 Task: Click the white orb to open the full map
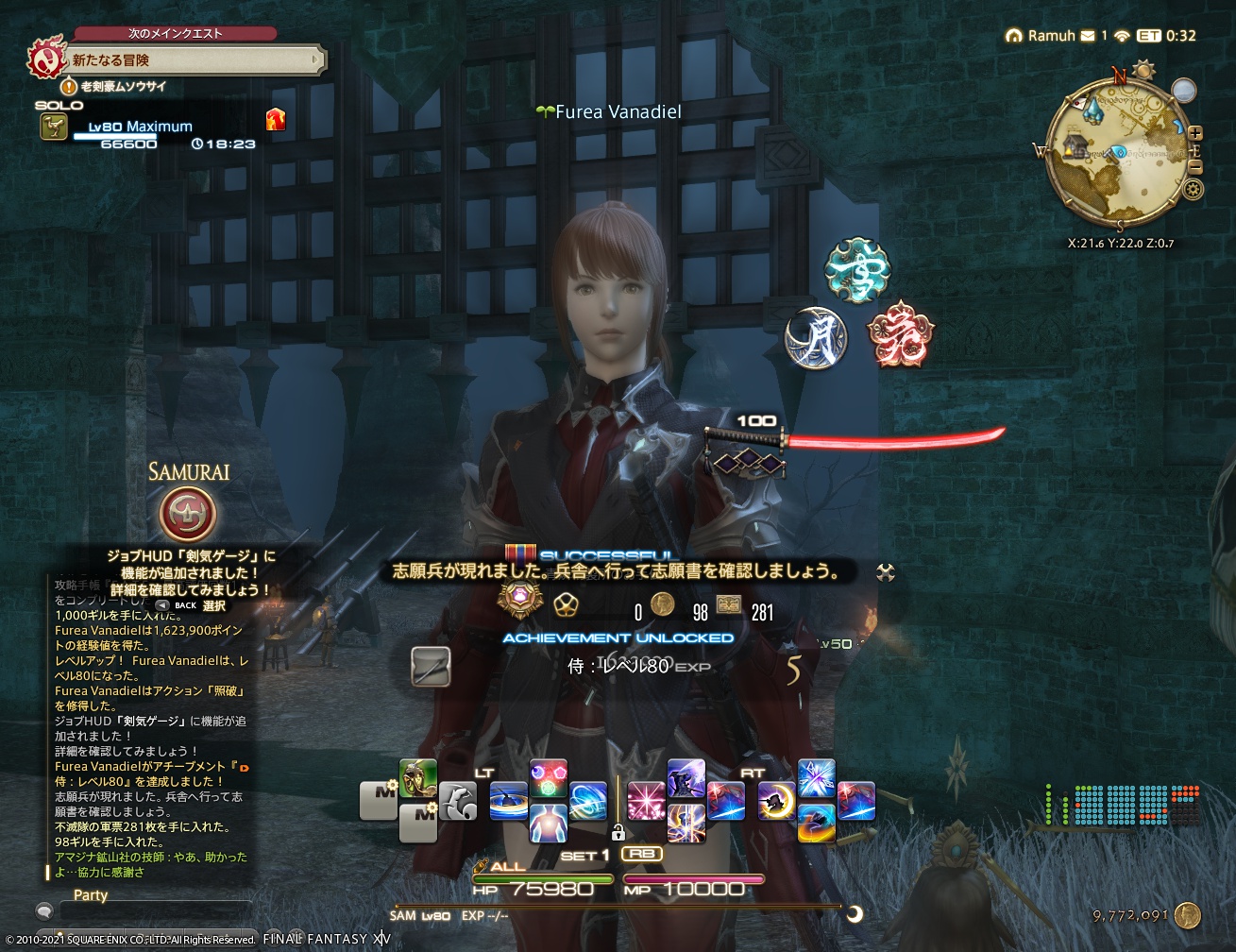(x=1185, y=91)
